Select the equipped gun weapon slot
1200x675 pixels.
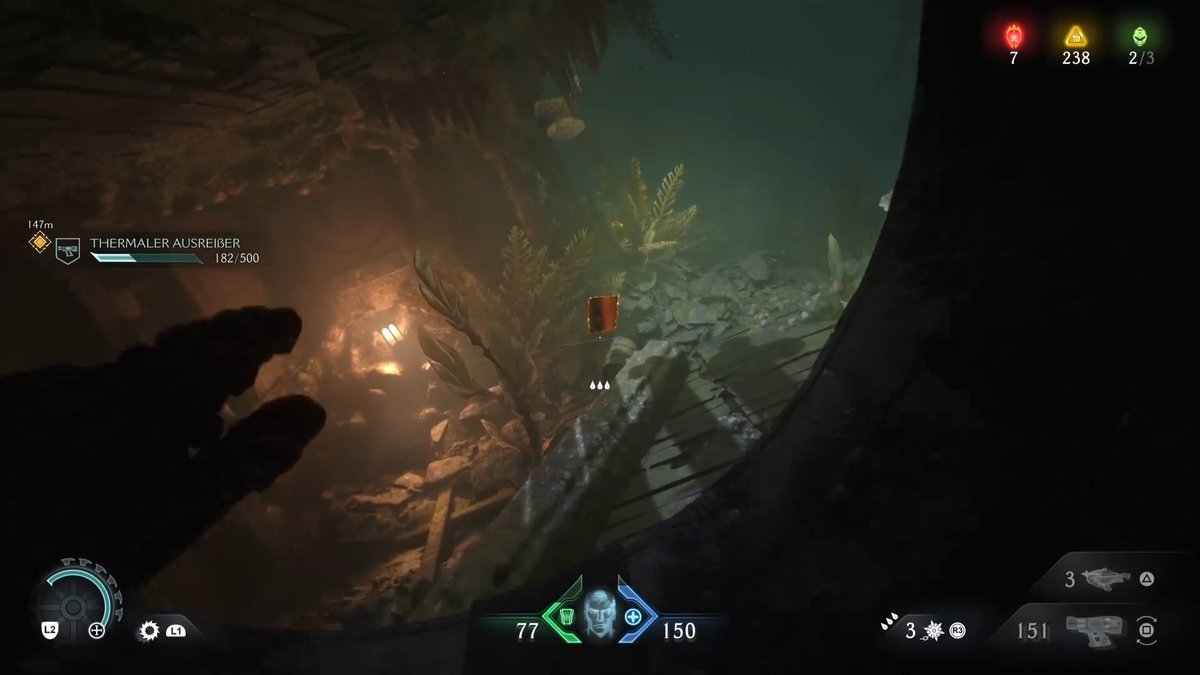(x=1090, y=631)
